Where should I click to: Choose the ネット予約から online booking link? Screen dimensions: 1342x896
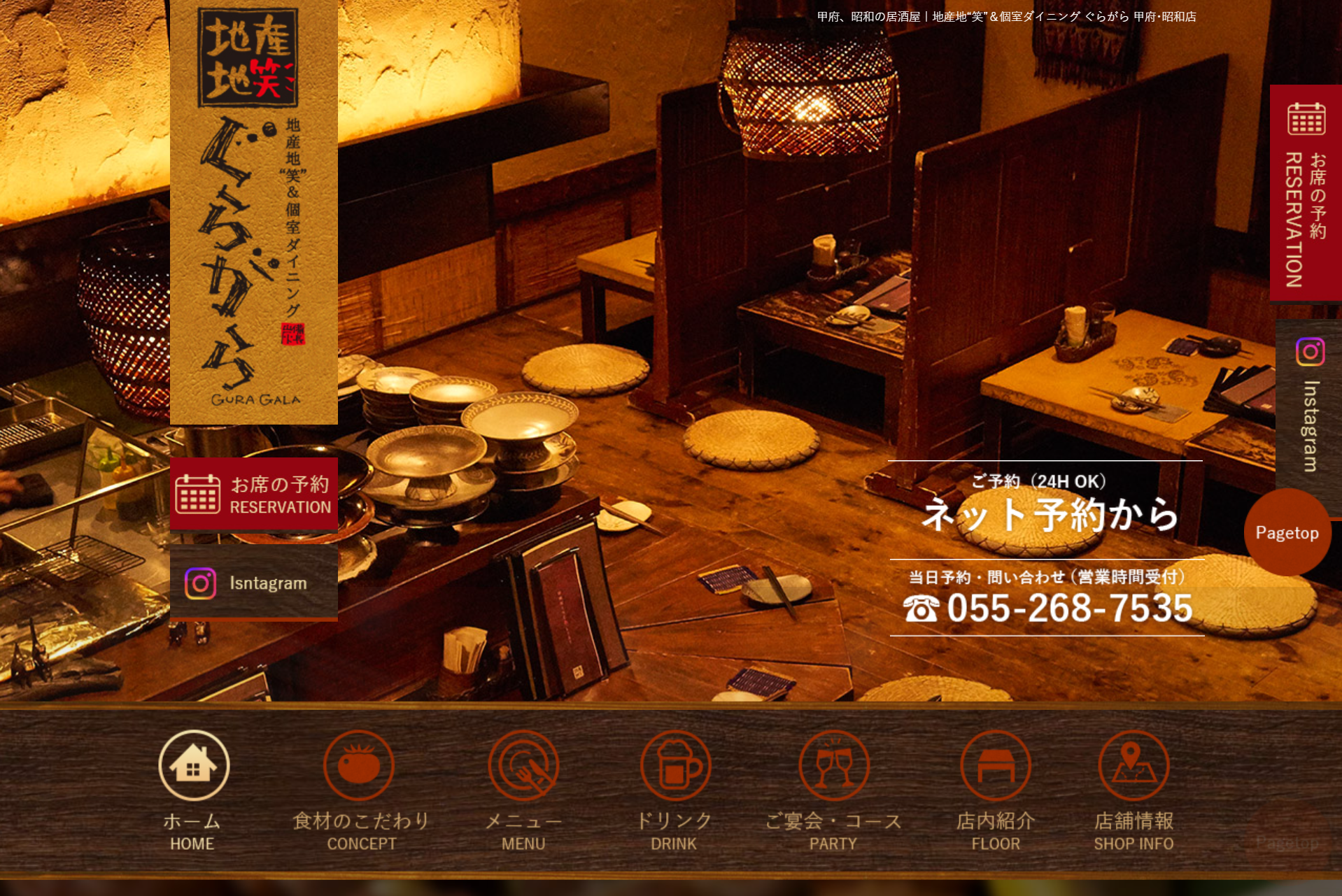coord(1050,512)
